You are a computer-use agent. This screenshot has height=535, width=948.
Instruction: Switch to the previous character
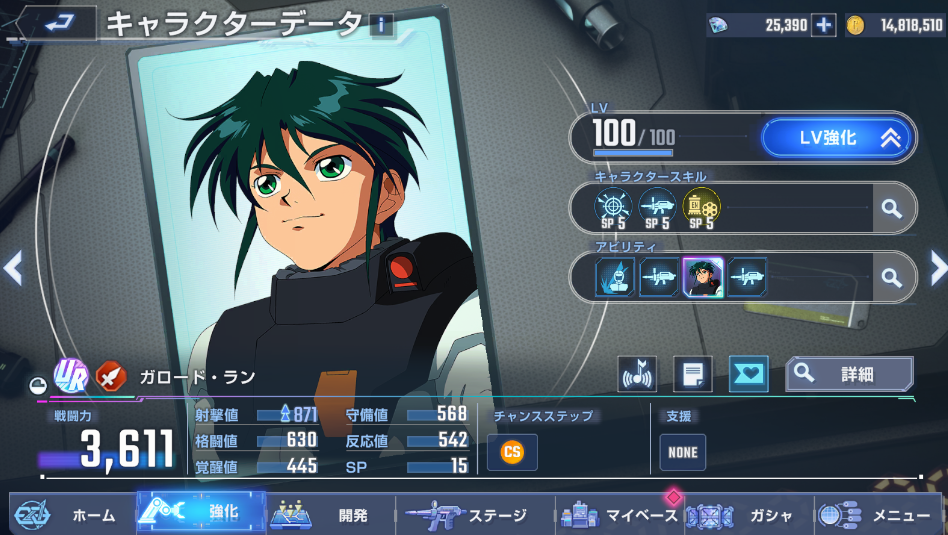pos(13,267)
